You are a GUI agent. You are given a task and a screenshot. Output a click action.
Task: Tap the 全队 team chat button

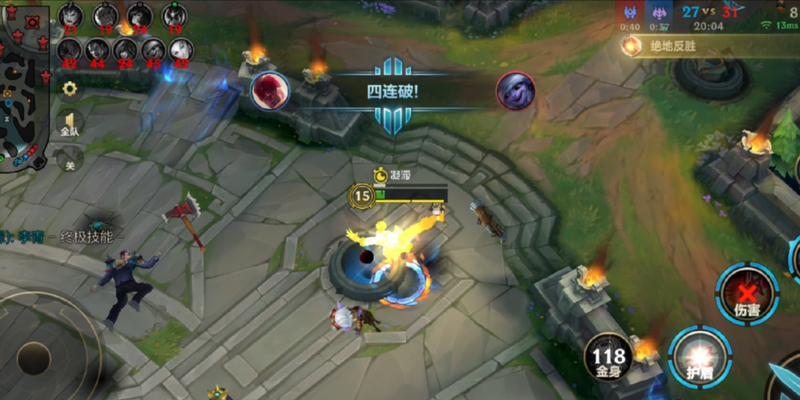70,123
